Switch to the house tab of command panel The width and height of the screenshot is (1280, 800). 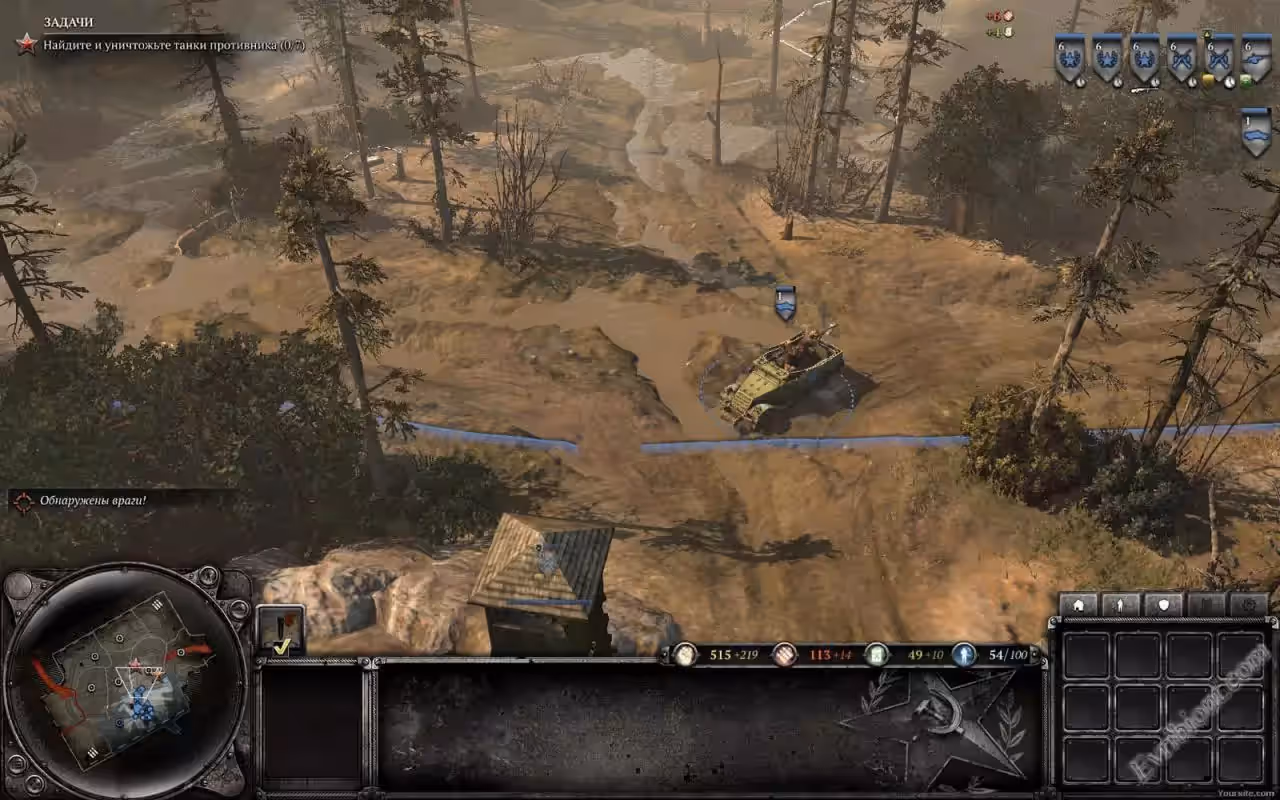(1078, 605)
